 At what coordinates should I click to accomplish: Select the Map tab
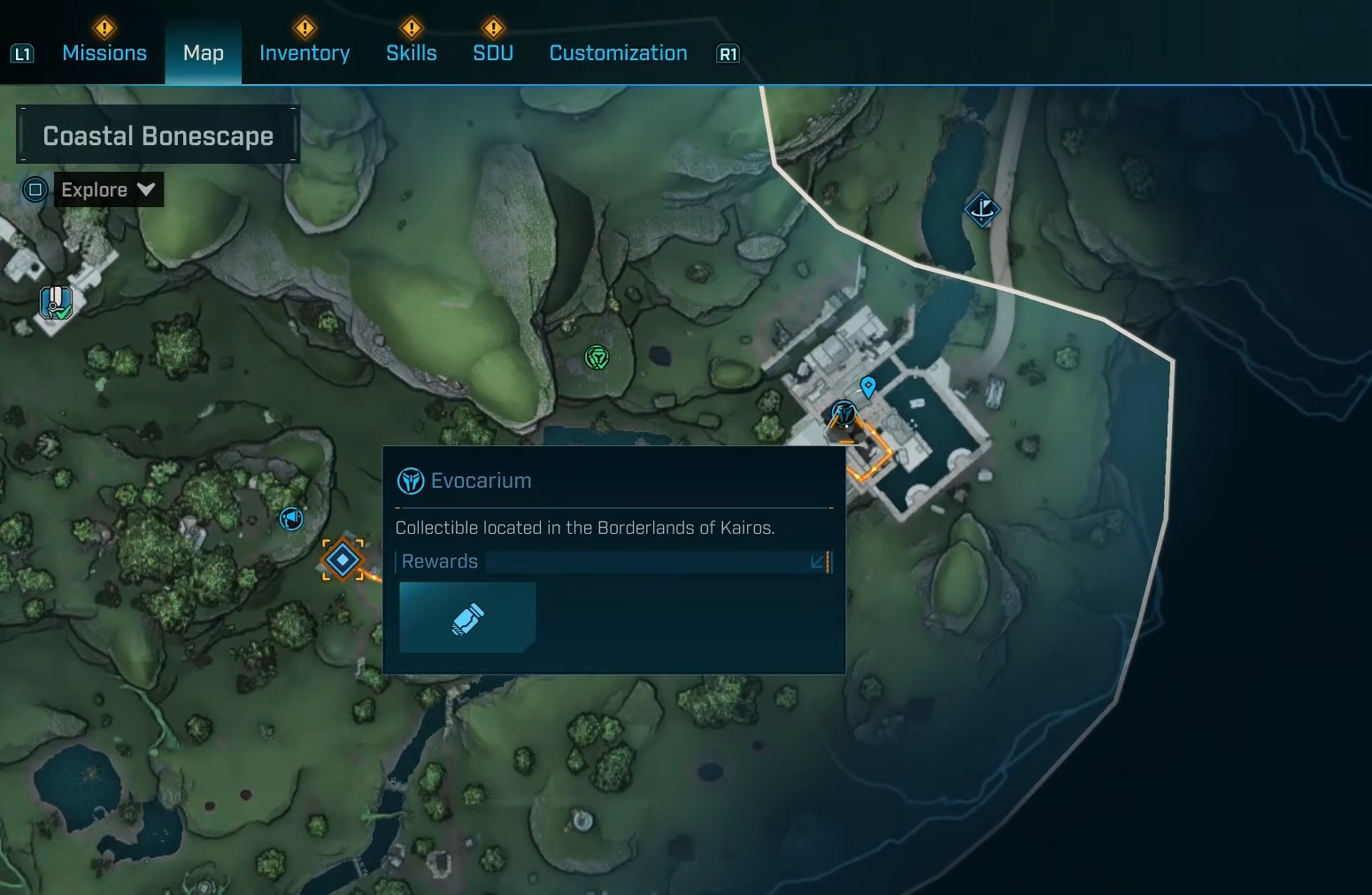[x=203, y=53]
